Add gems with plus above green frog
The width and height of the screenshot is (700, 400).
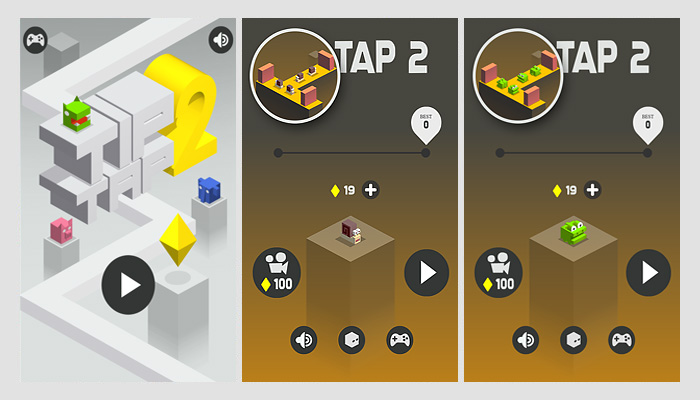tap(592, 190)
